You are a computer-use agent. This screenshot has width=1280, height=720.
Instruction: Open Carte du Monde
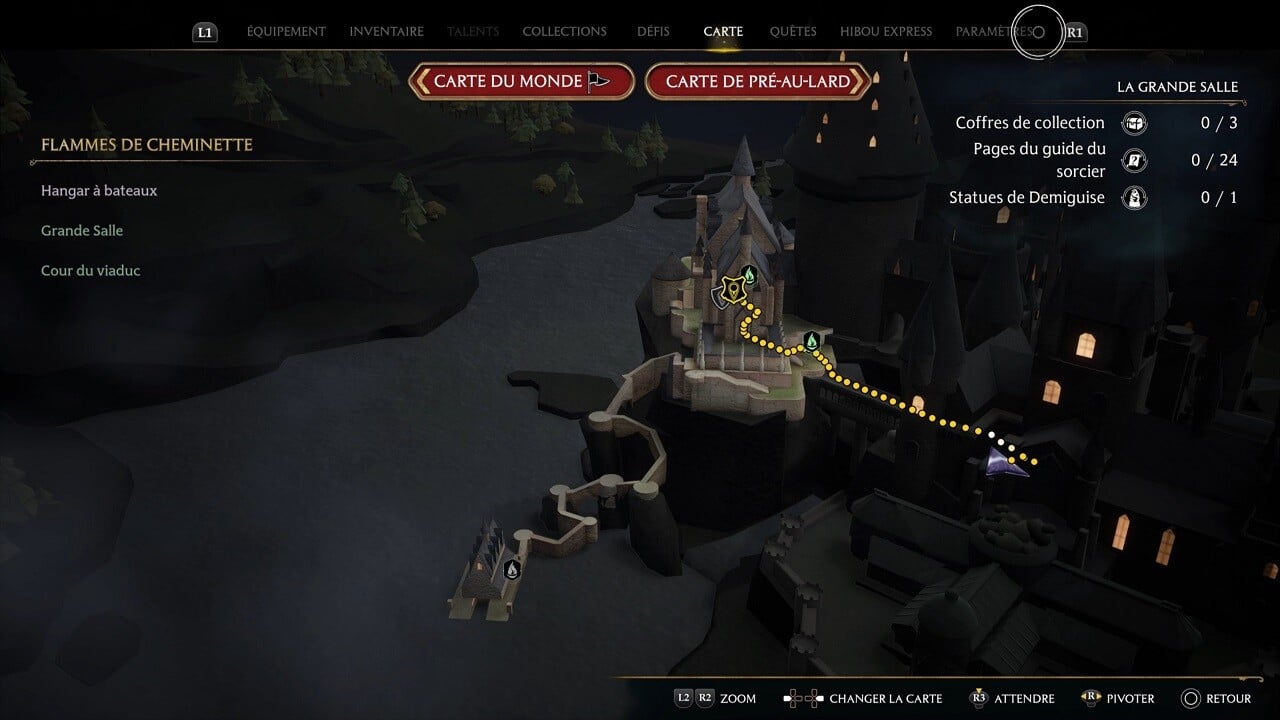521,82
